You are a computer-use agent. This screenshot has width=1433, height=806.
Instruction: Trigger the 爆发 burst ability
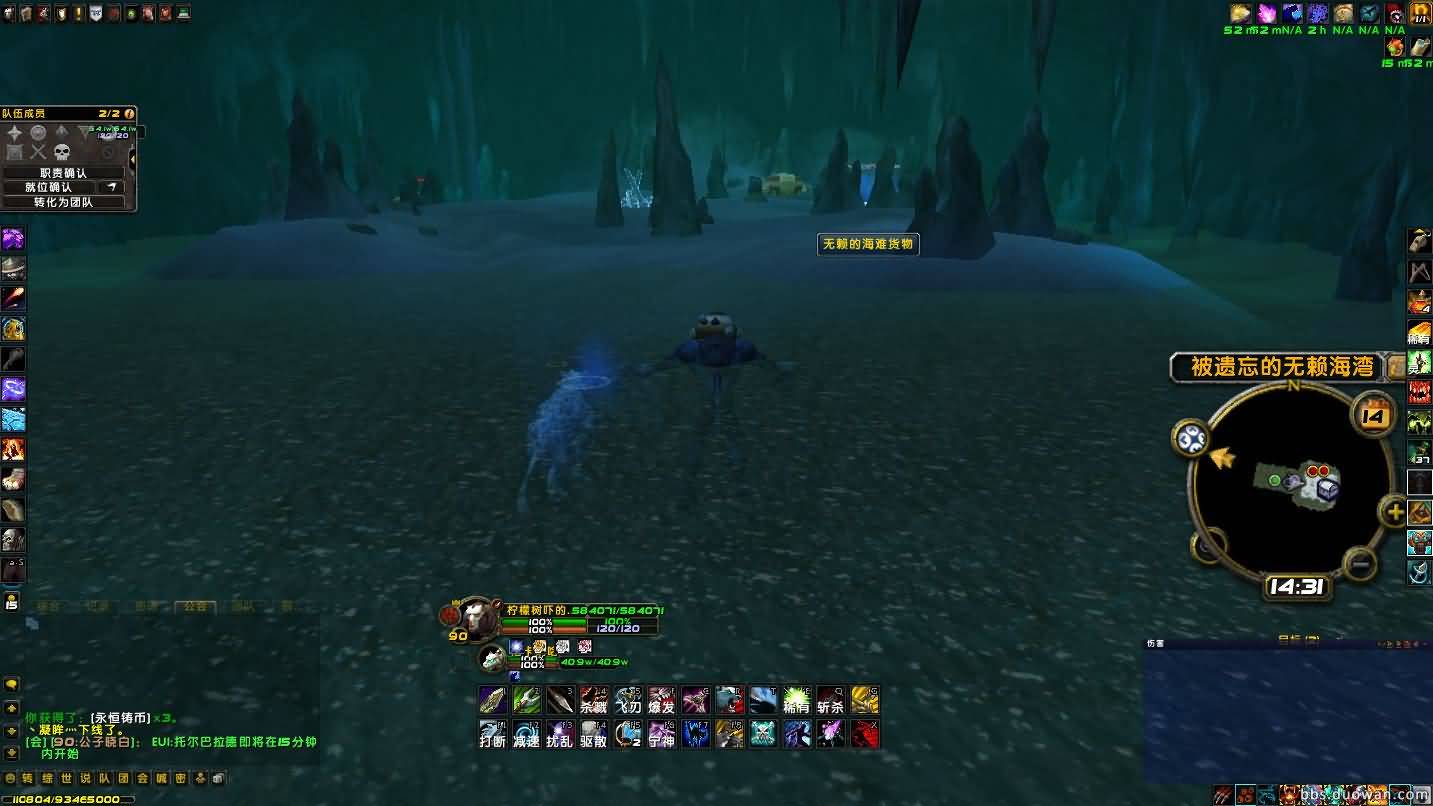[x=662, y=700]
